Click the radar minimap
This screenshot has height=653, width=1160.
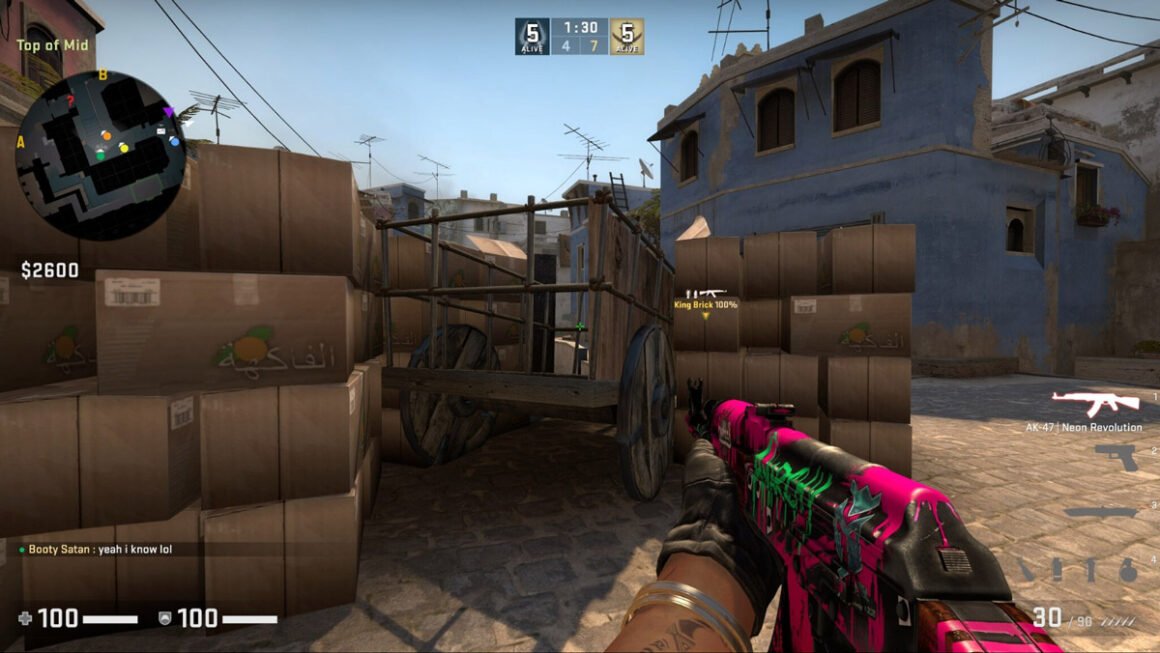(101, 155)
